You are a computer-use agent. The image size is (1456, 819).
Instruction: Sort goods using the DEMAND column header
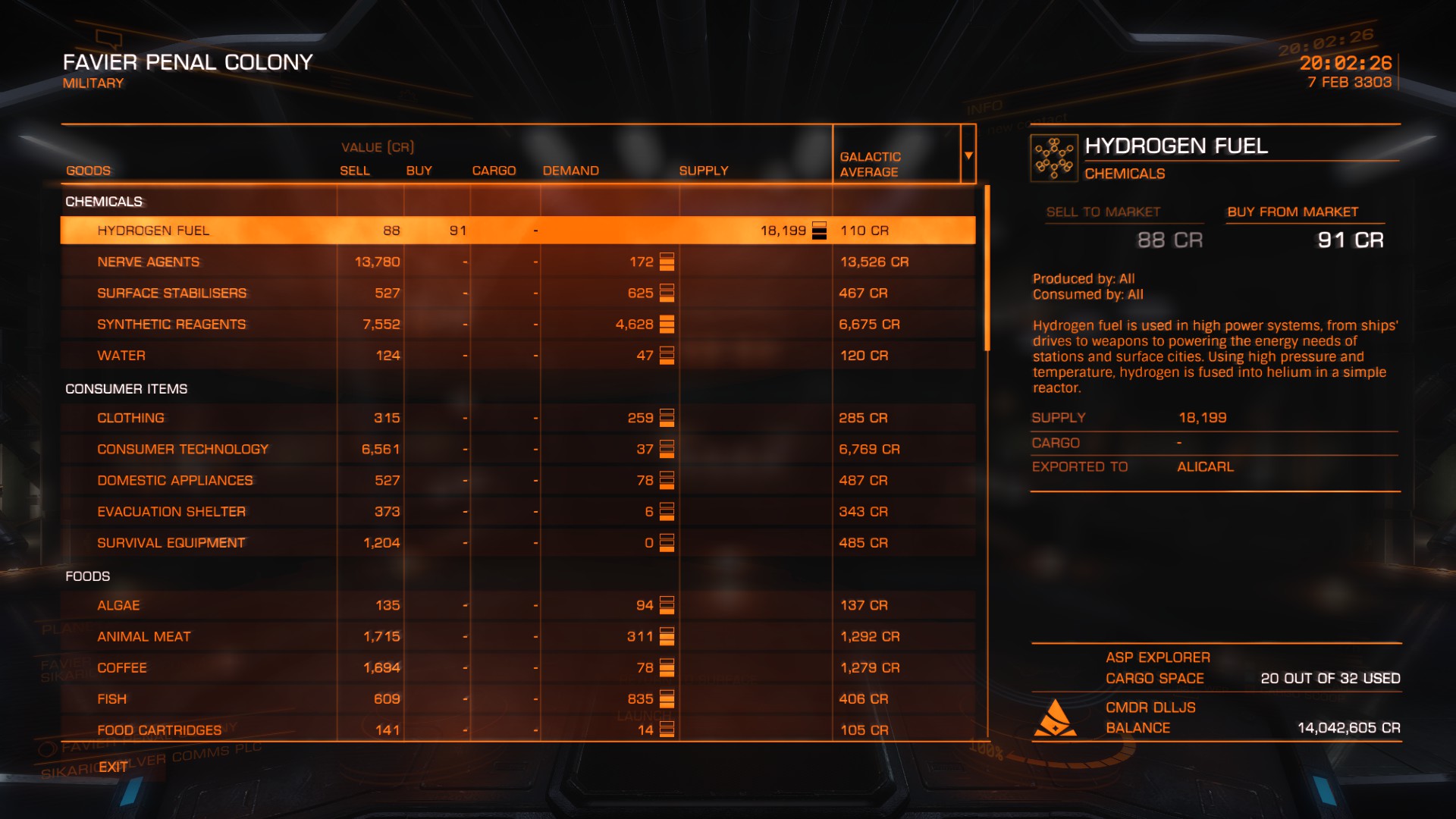click(x=571, y=171)
